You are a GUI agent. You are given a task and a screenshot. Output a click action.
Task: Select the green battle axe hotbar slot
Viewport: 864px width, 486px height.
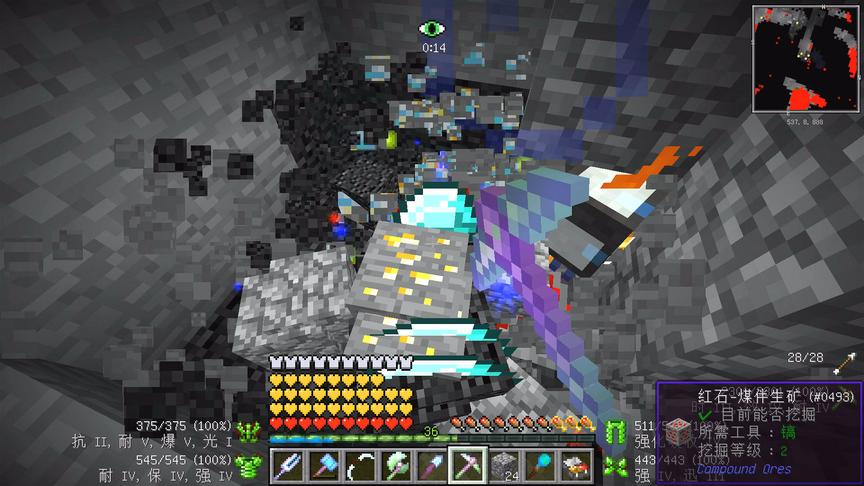(396, 465)
